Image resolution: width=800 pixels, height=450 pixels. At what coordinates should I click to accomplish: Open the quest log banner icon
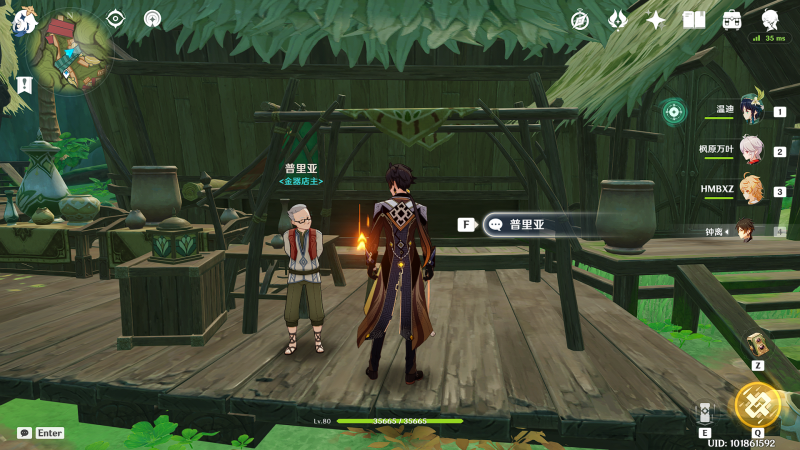click(x=22, y=84)
